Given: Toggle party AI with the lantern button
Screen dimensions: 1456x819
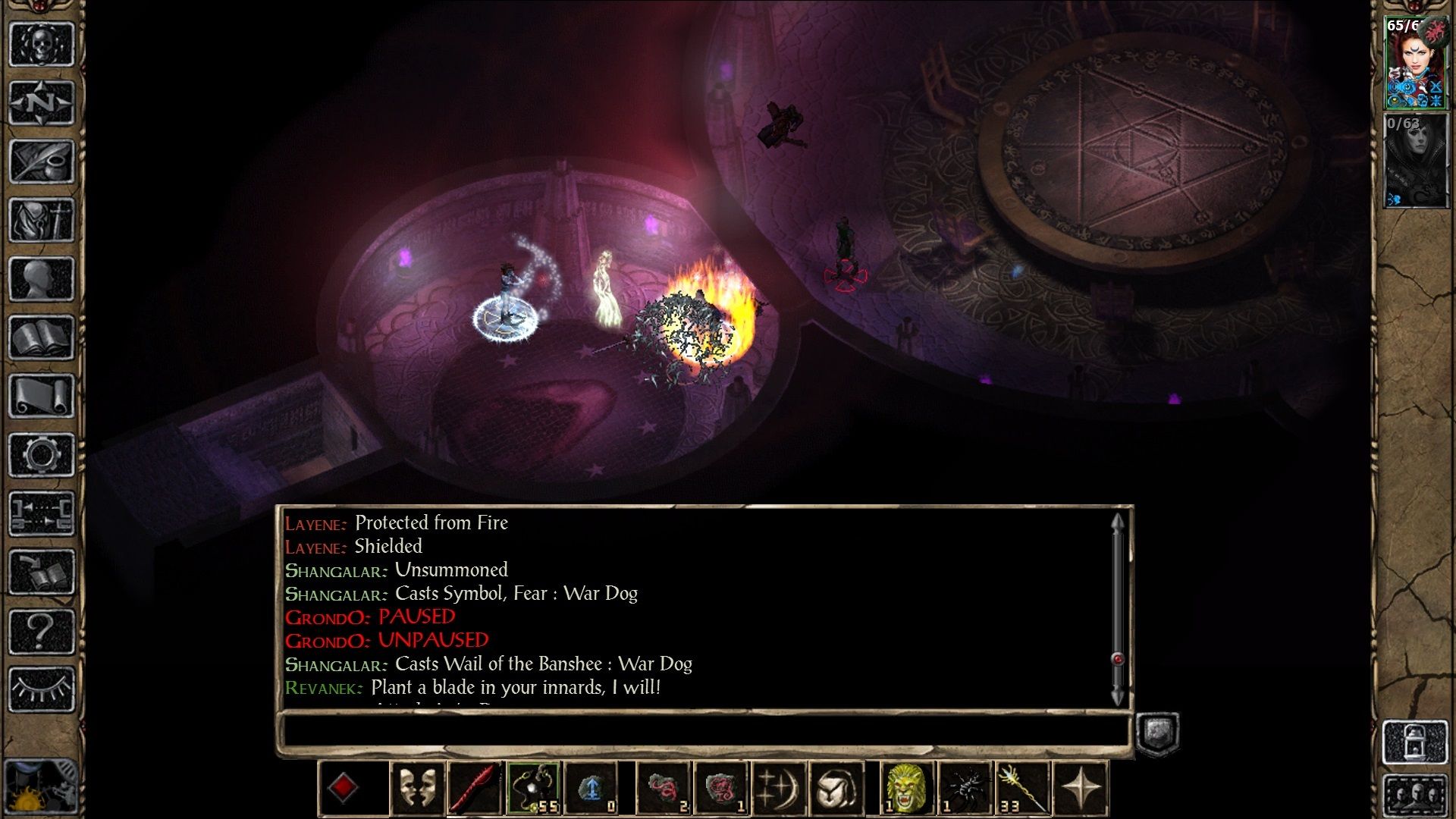Looking at the screenshot, I should pyautogui.click(x=1415, y=741).
